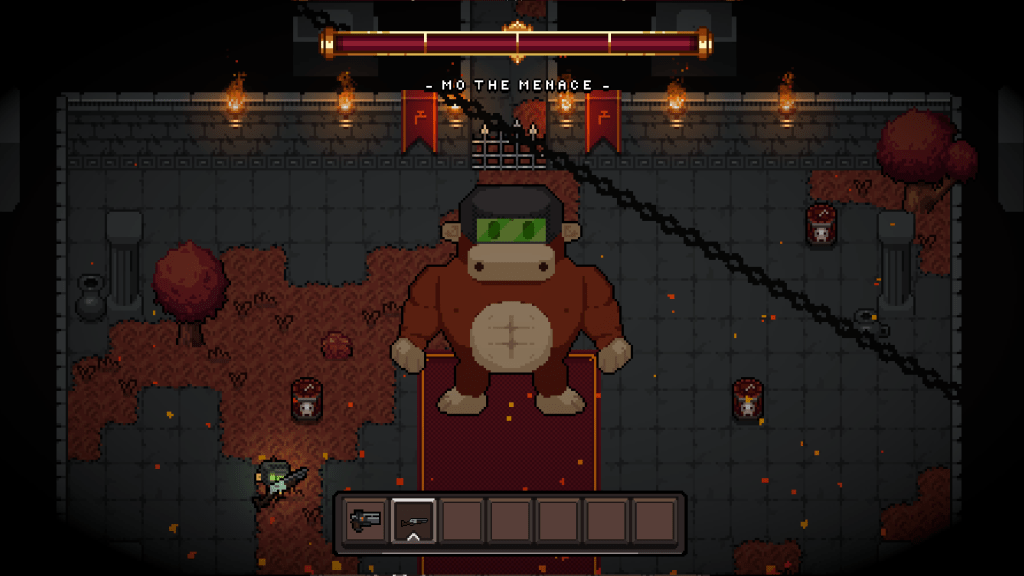Select the bulky pistol hotbar slot
1024x576 pixels.
coord(365,520)
